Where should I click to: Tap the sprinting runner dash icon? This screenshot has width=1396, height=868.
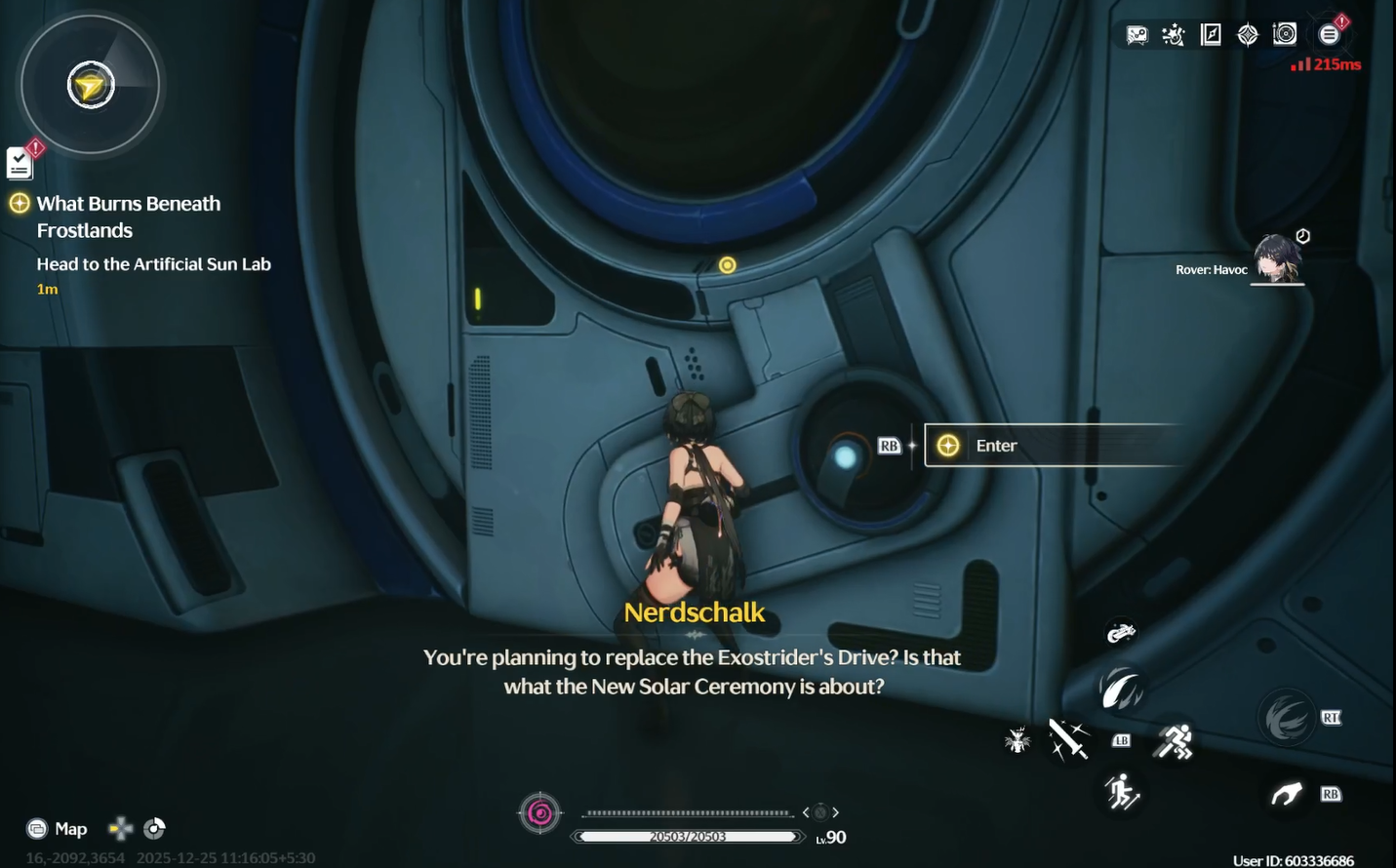coord(1174,742)
